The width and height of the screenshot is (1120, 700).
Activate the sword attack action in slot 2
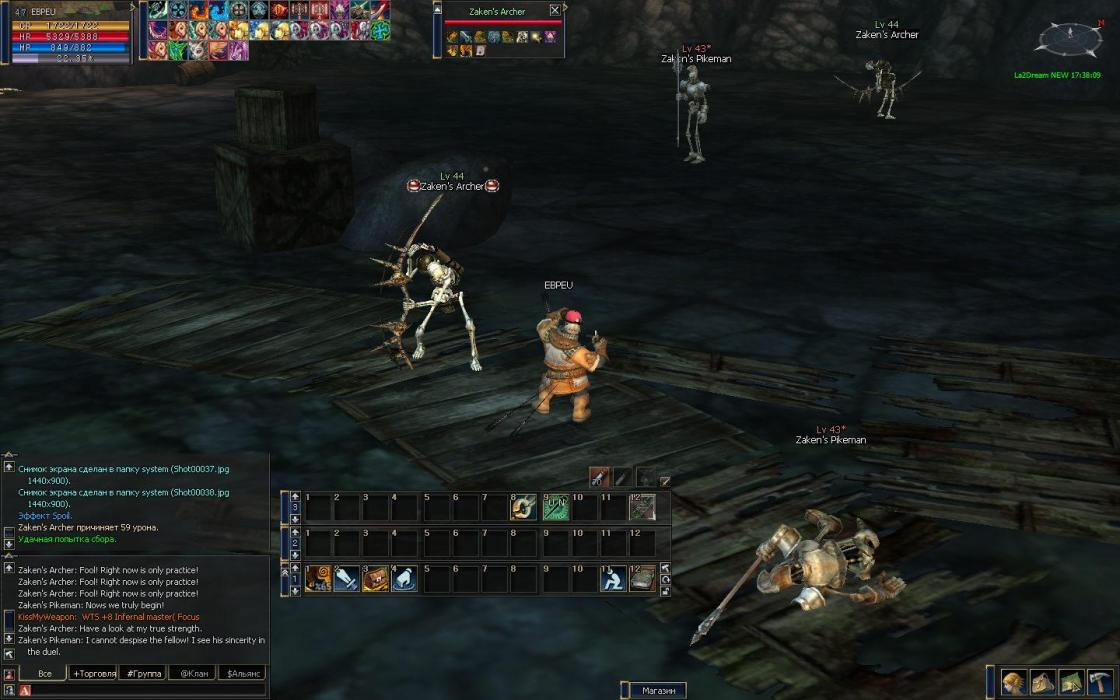(346, 578)
